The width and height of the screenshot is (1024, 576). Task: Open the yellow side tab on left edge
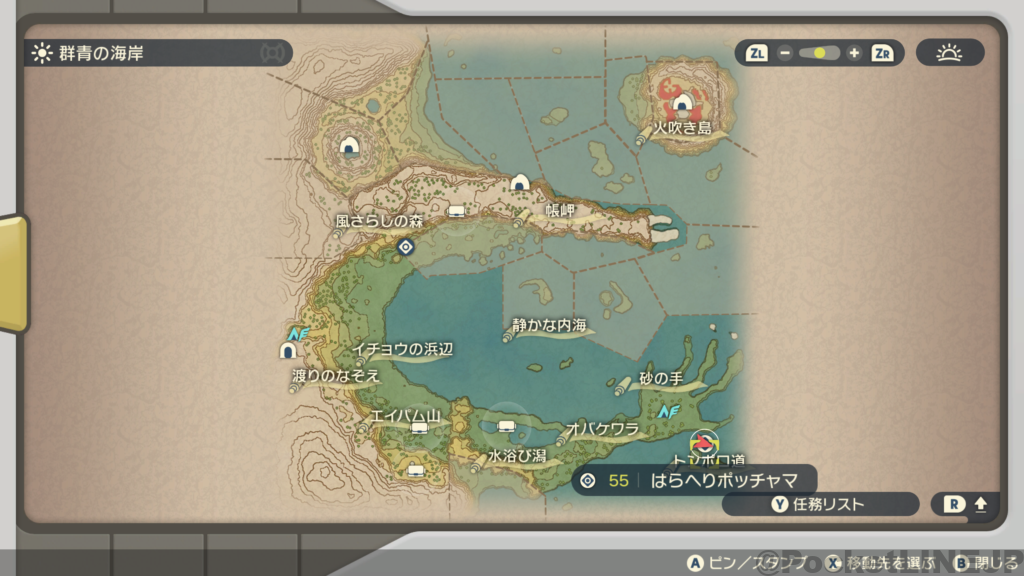click(13, 273)
